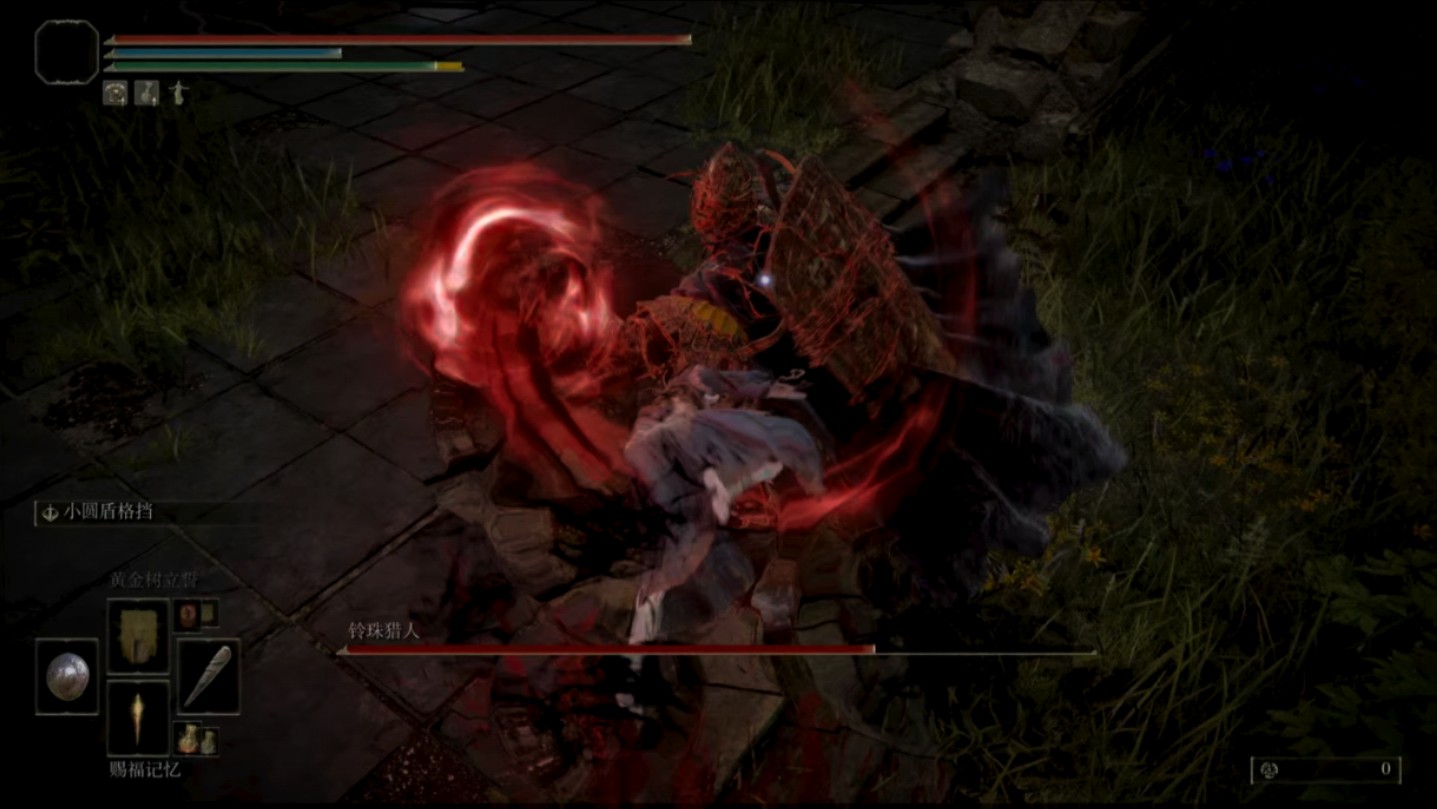Image resolution: width=1437 pixels, height=809 pixels.
Task: Inspect the flask status effect icon
Action: (x=147, y=93)
